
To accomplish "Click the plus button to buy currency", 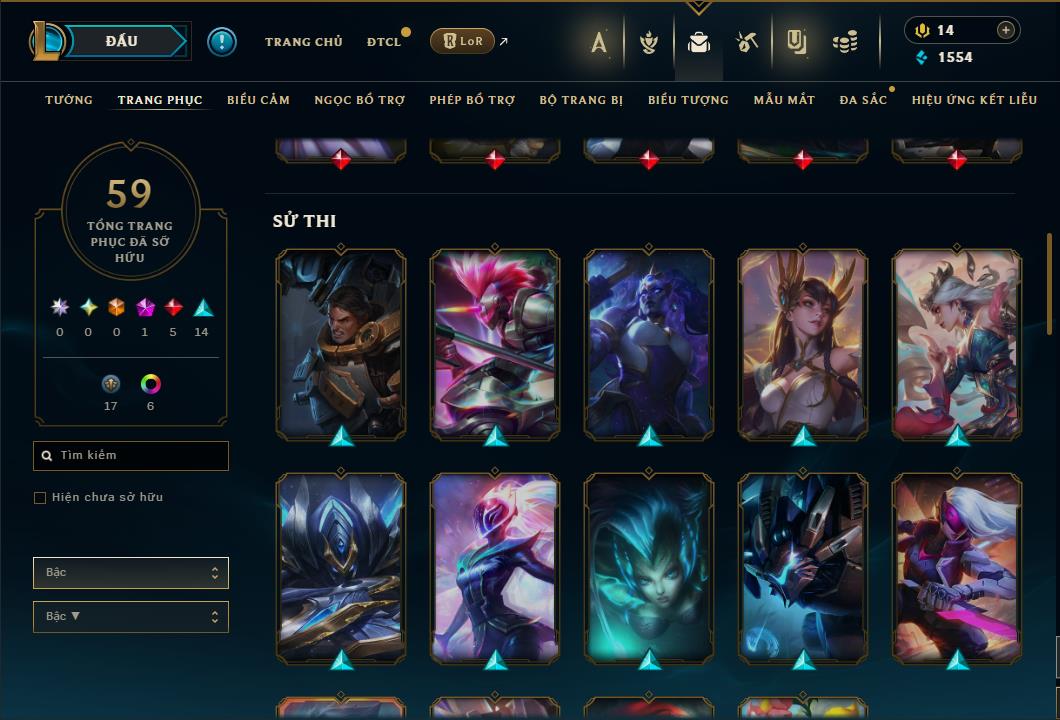I will click(x=1005, y=30).
